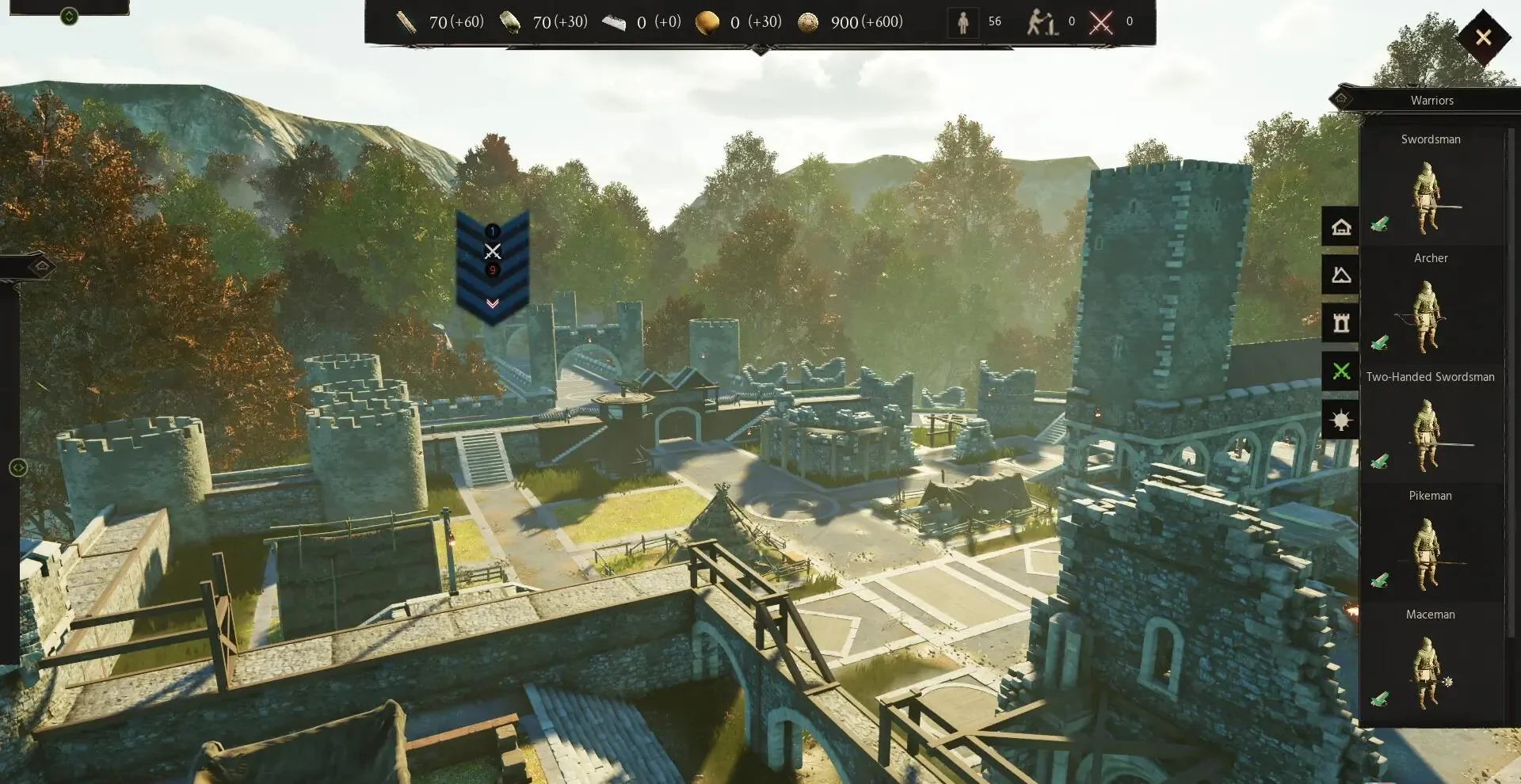Image resolution: width=1521 pixels, height=784 pixels.
Task: Open the left edge green circle toggle
Action: [18, 468]
